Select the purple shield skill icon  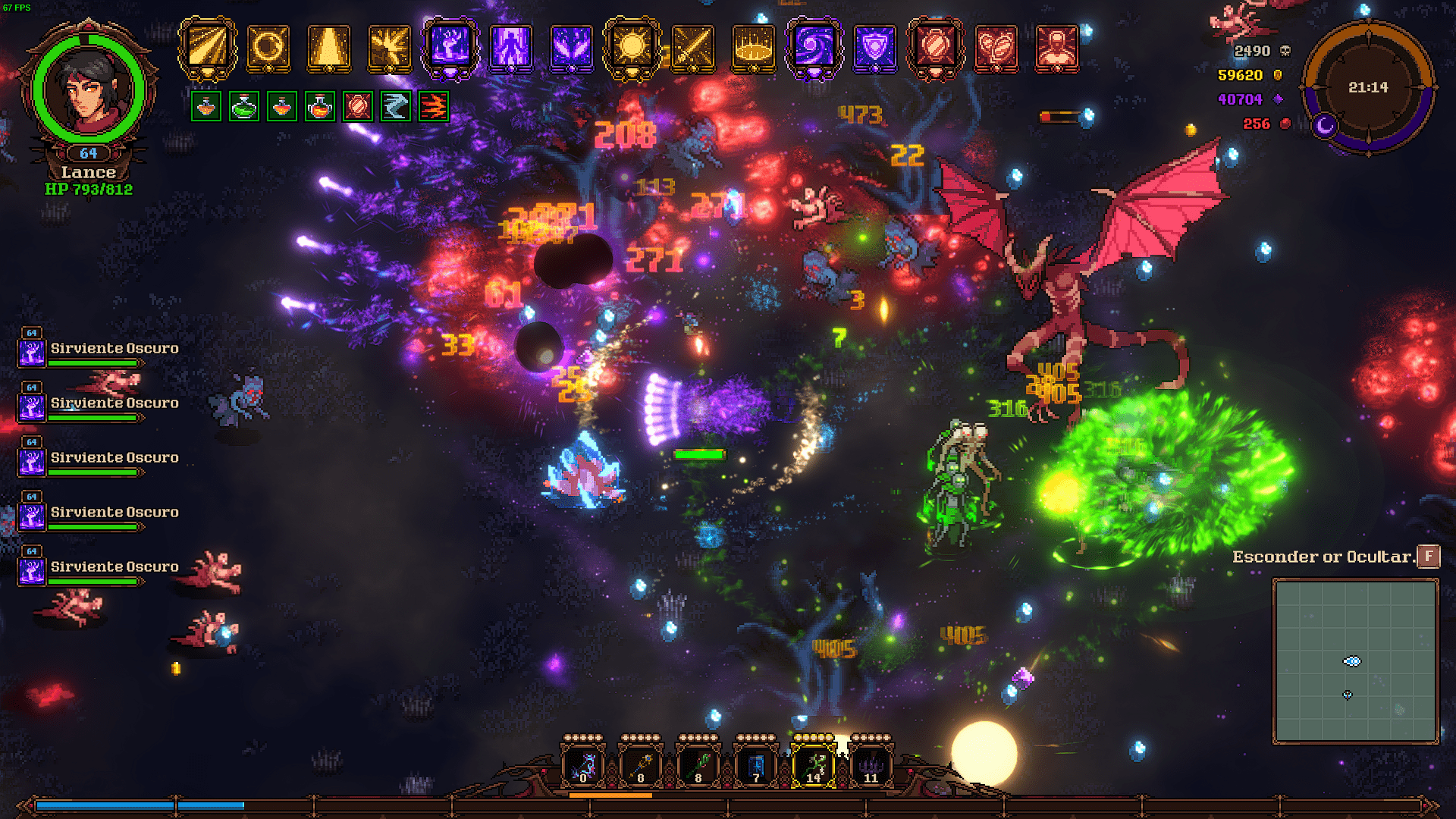[874, 48]
